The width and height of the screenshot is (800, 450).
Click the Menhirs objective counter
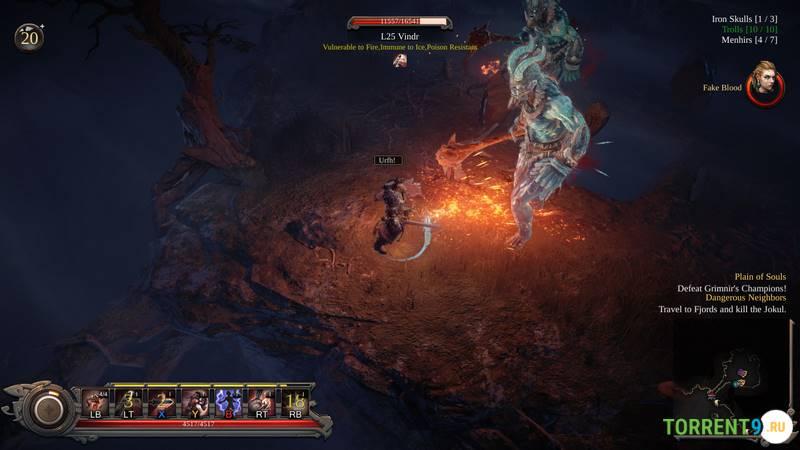click(749, 40)
